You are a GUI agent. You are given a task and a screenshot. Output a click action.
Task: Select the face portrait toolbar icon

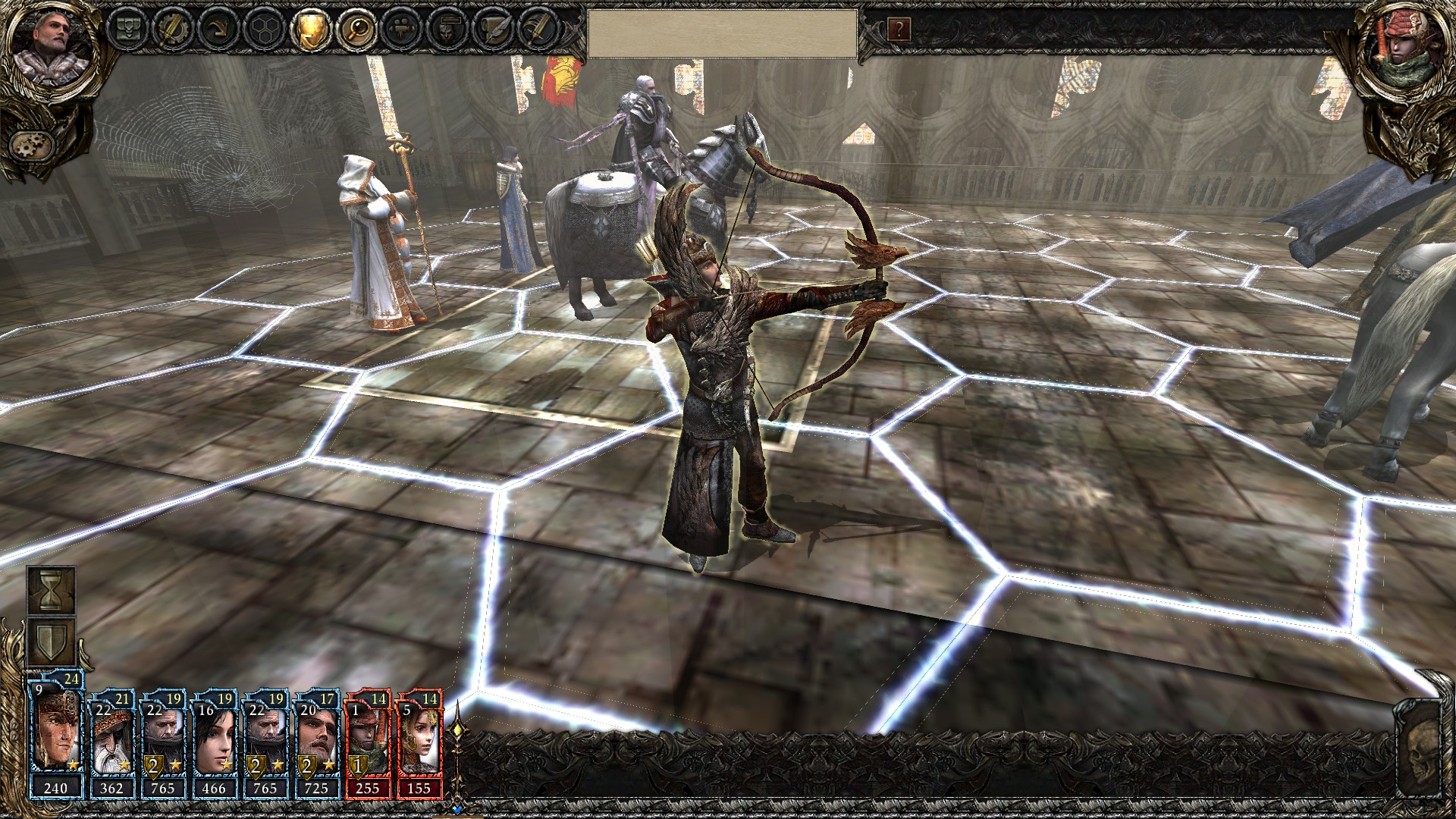point(448,29)
